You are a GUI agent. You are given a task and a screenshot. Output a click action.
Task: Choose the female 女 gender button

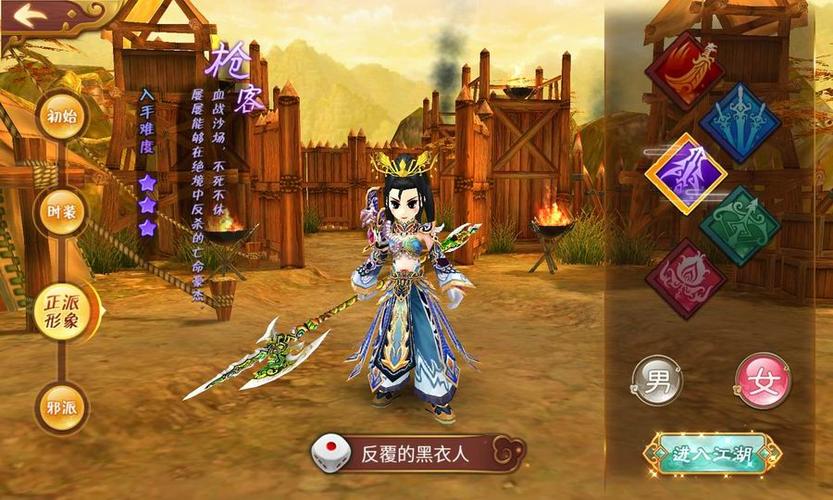tap(762, 381)
